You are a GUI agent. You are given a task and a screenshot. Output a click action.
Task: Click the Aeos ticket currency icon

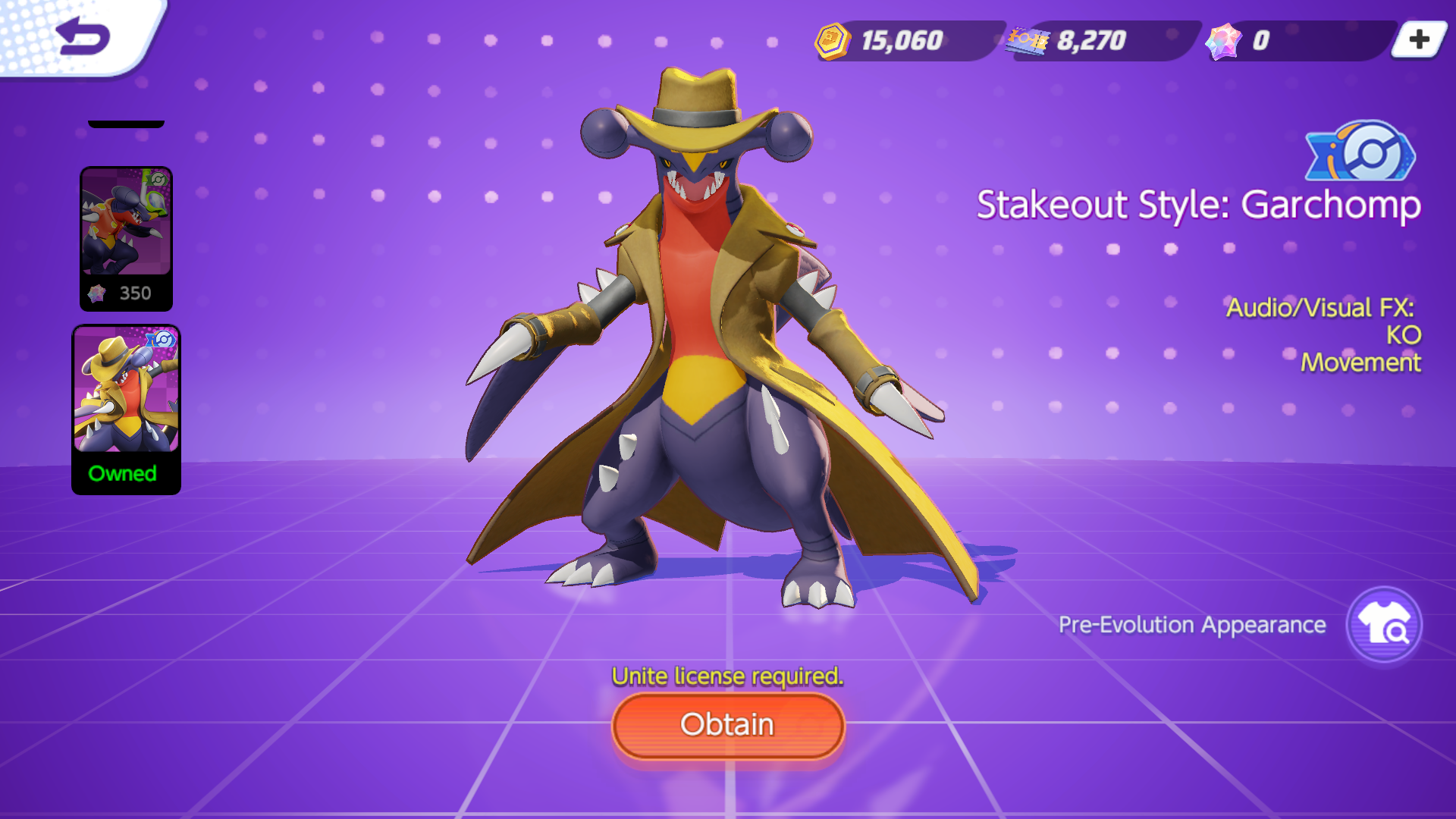click(x=1029, y=42)
